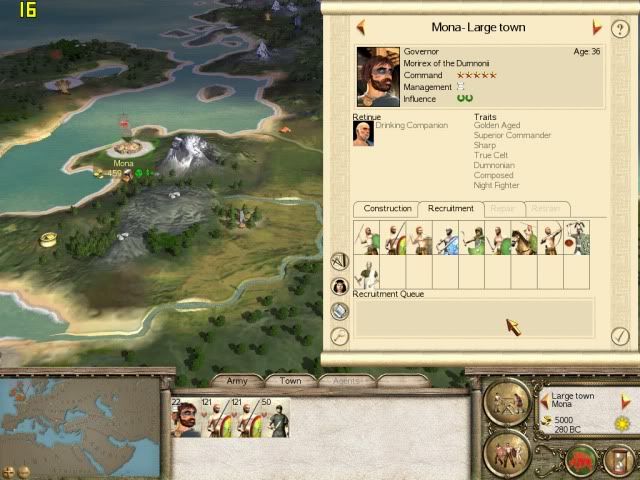Open the Army tab
The height and width of the screenshot is (480, 640).
(237, 381)
